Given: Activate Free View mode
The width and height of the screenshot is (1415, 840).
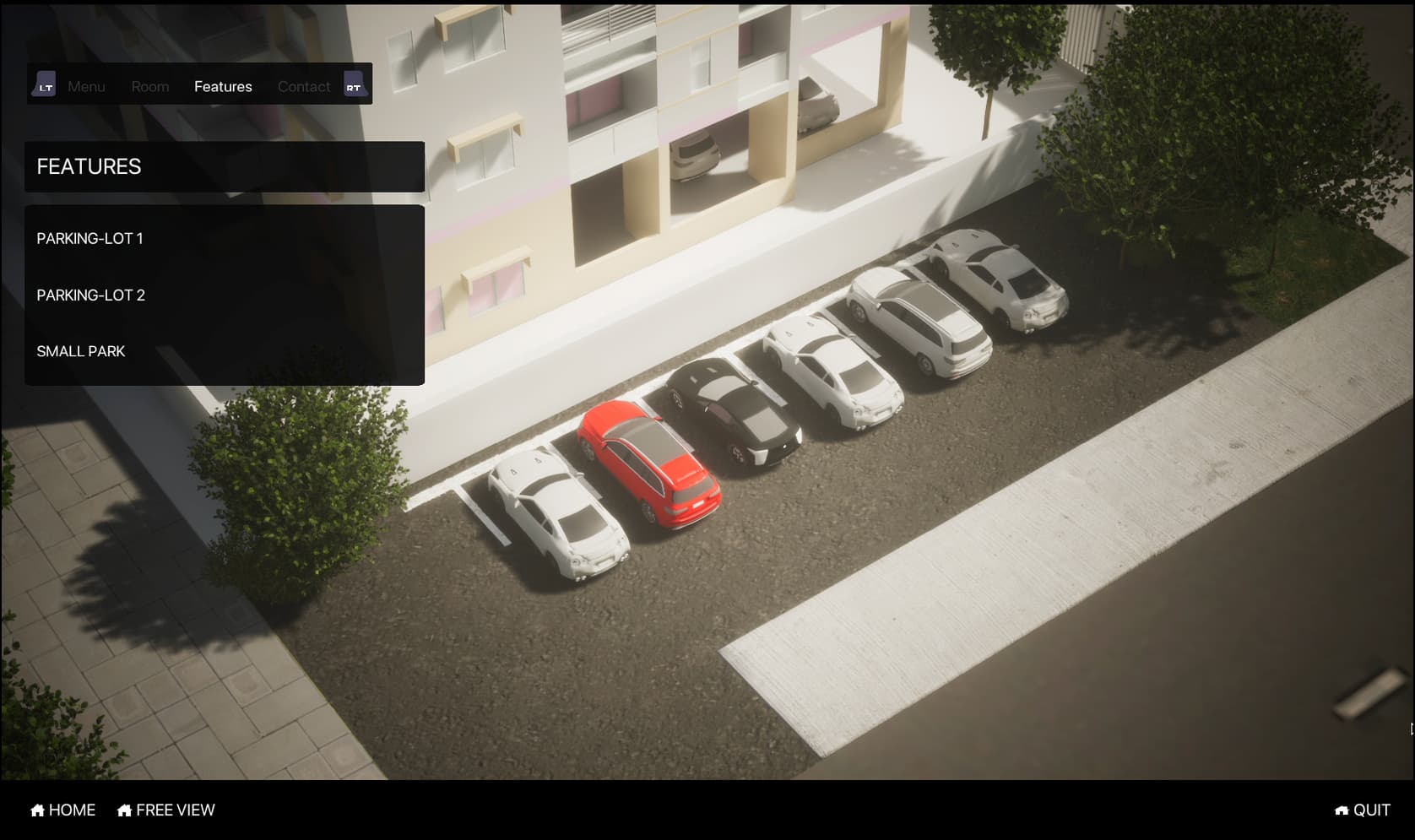Looking at the screenshot, I should click(166, 810).
